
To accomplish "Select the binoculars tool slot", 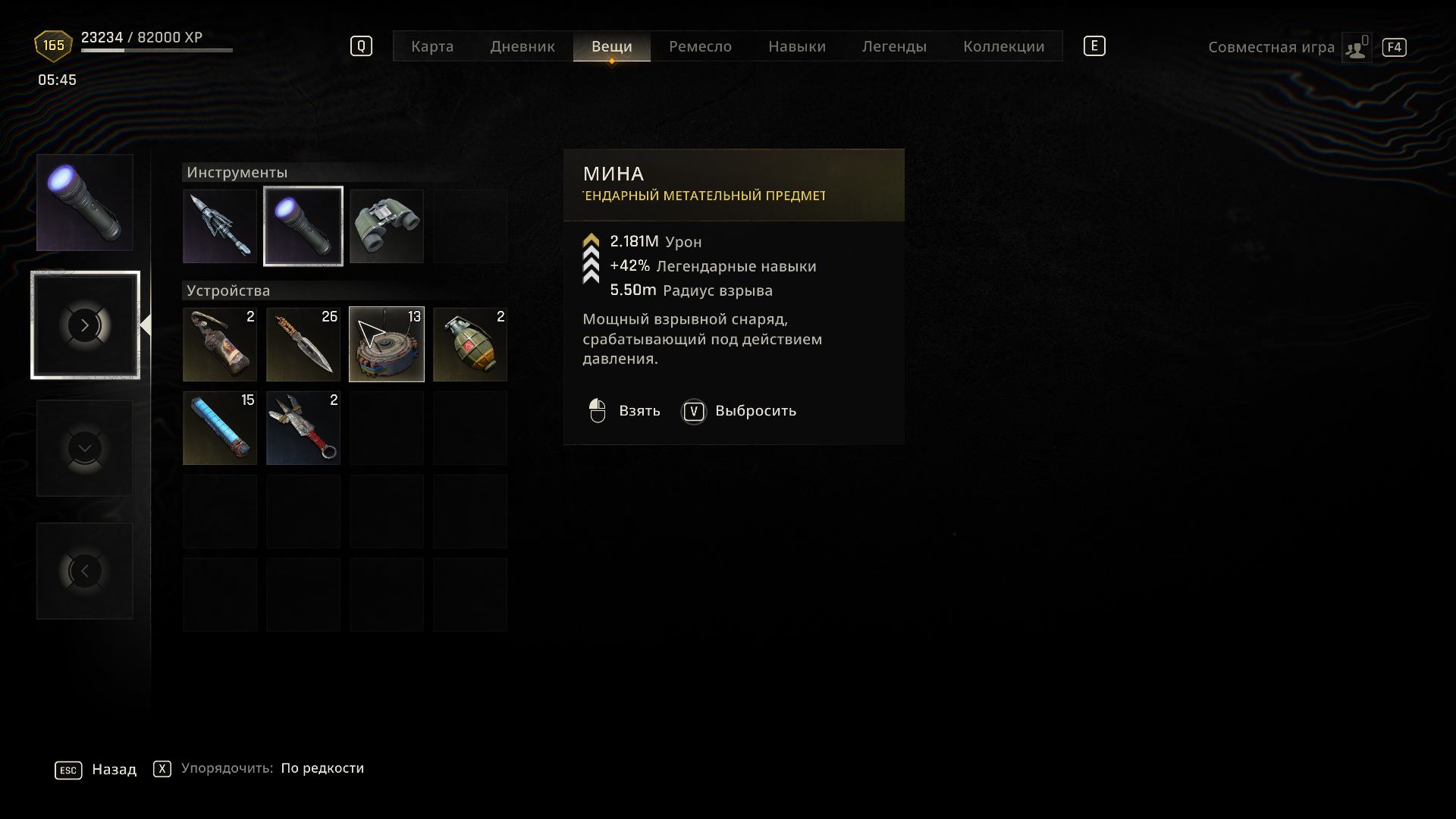I will tap(387, 226).
